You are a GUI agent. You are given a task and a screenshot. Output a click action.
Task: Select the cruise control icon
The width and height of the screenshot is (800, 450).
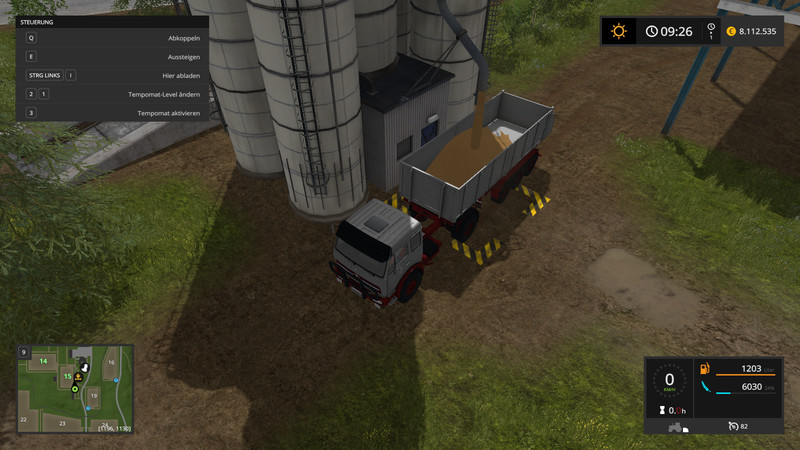[734, 426]
